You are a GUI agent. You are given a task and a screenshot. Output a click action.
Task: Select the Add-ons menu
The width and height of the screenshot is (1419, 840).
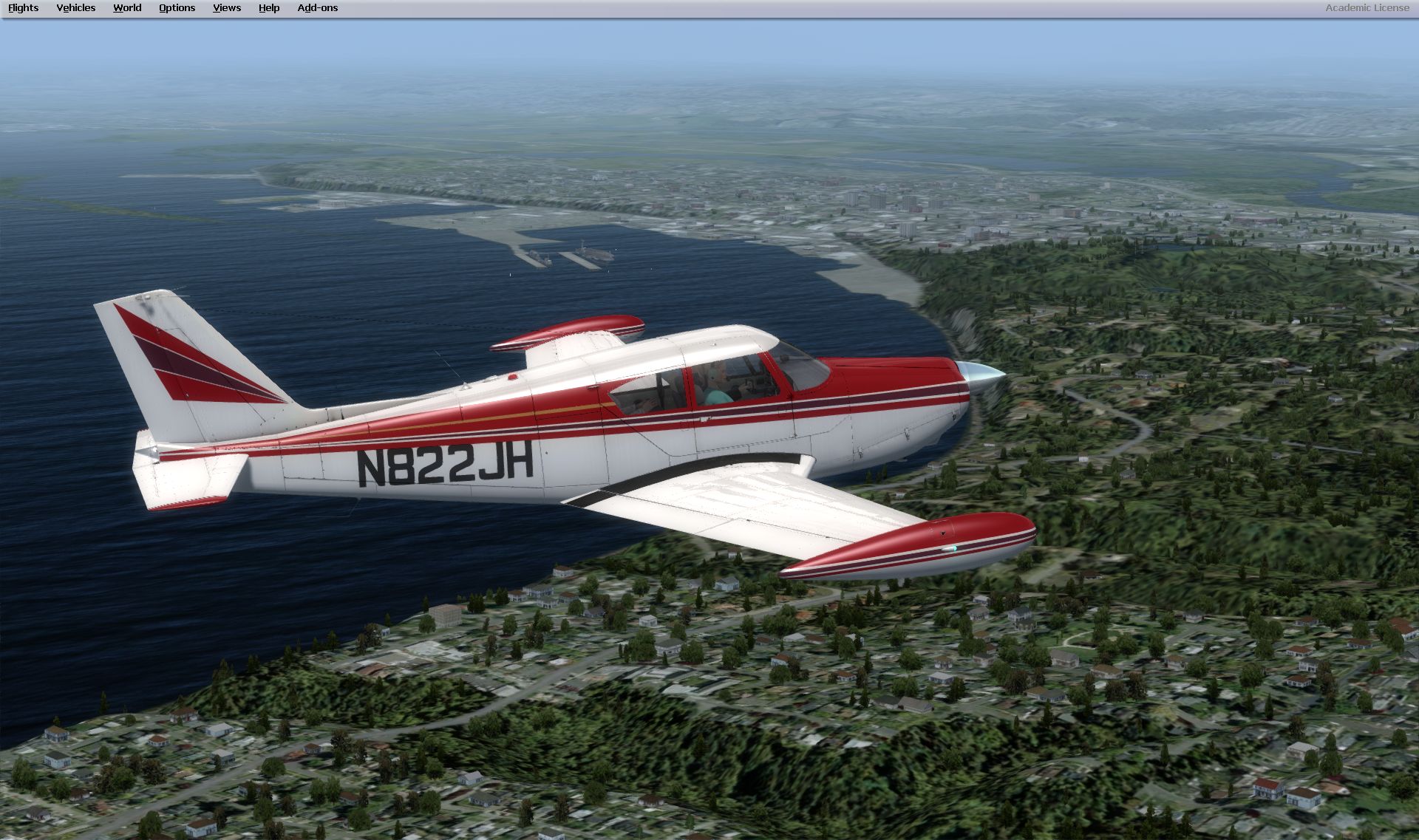click(317, 8)
